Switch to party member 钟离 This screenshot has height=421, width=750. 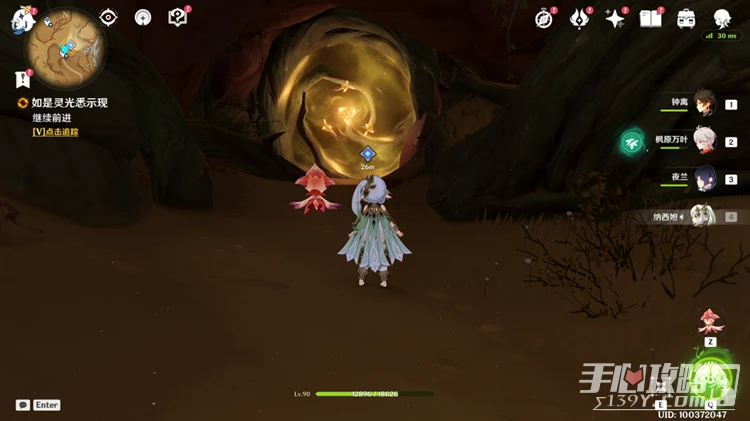(704, 104)
